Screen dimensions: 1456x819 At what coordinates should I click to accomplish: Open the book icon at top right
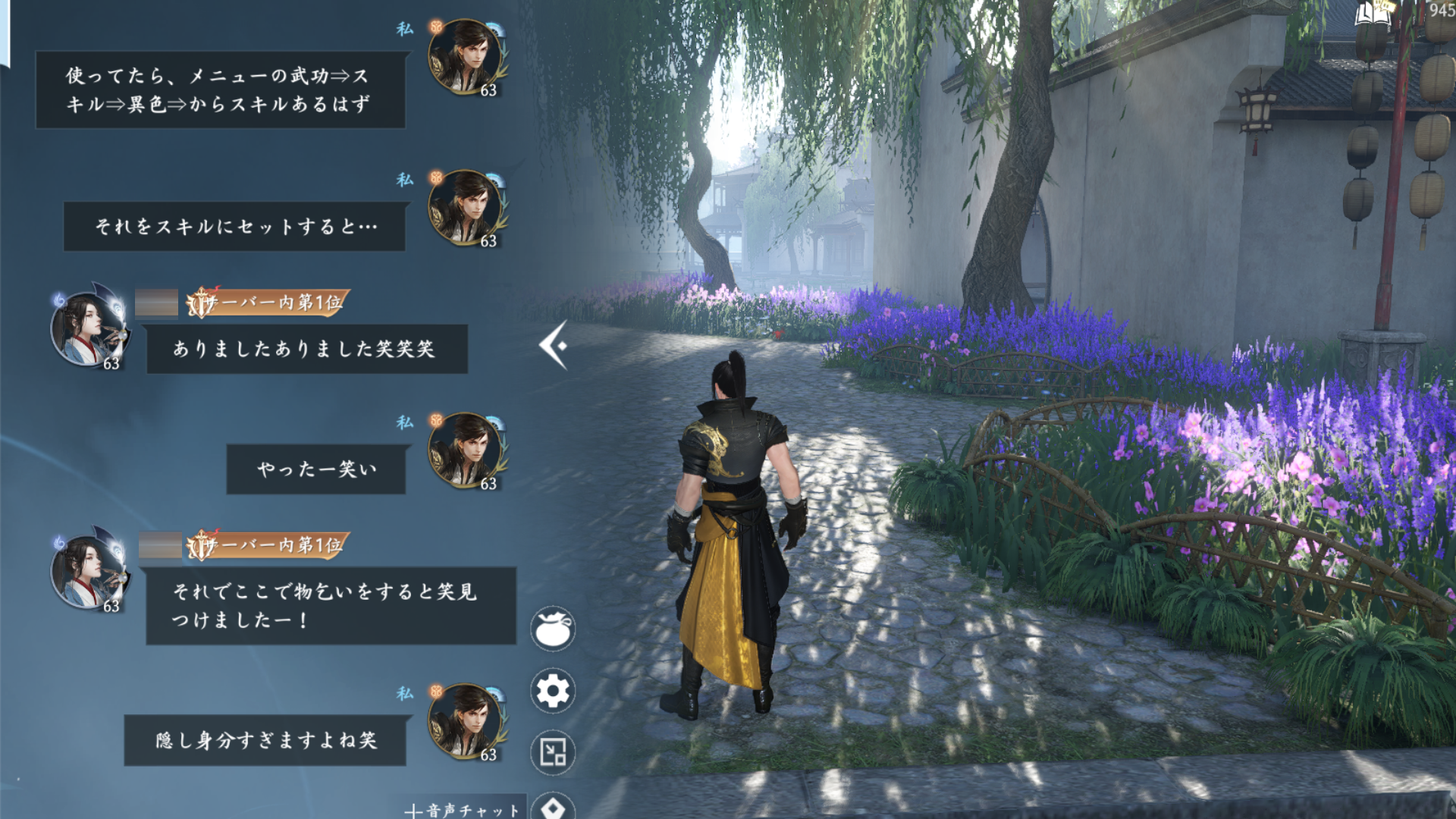pyautogui.click(x=1373, y=14)
